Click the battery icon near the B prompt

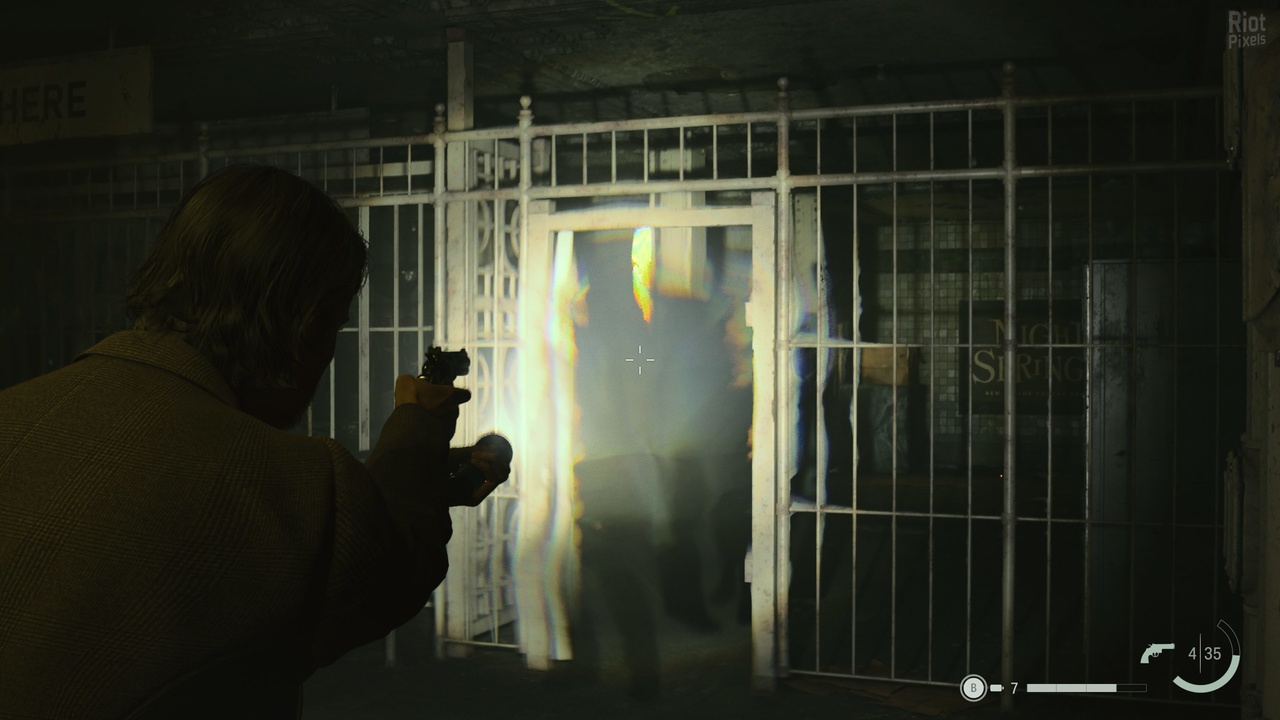click(x=996, y=687)
